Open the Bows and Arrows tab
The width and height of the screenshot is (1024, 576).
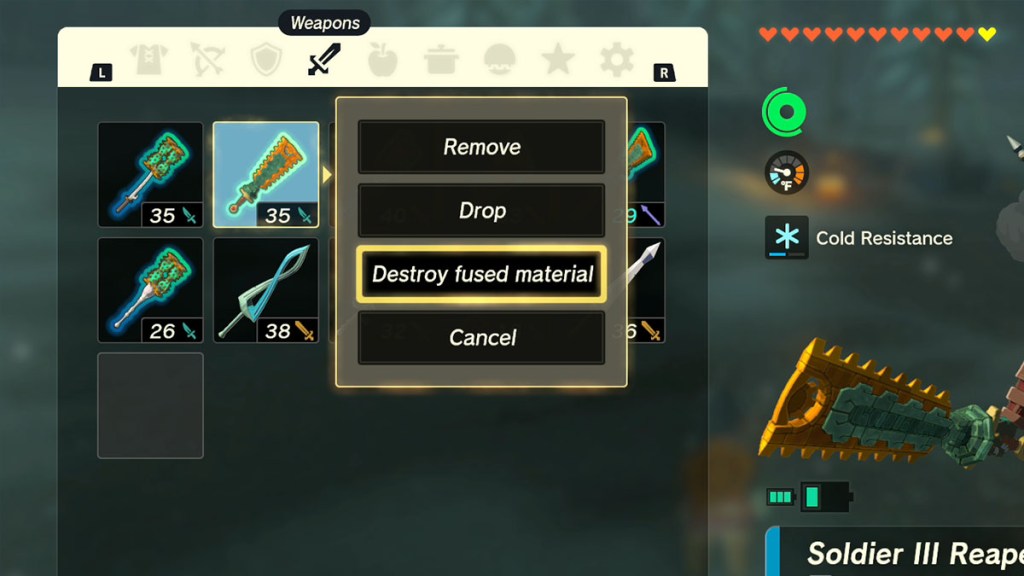[207, 61]
